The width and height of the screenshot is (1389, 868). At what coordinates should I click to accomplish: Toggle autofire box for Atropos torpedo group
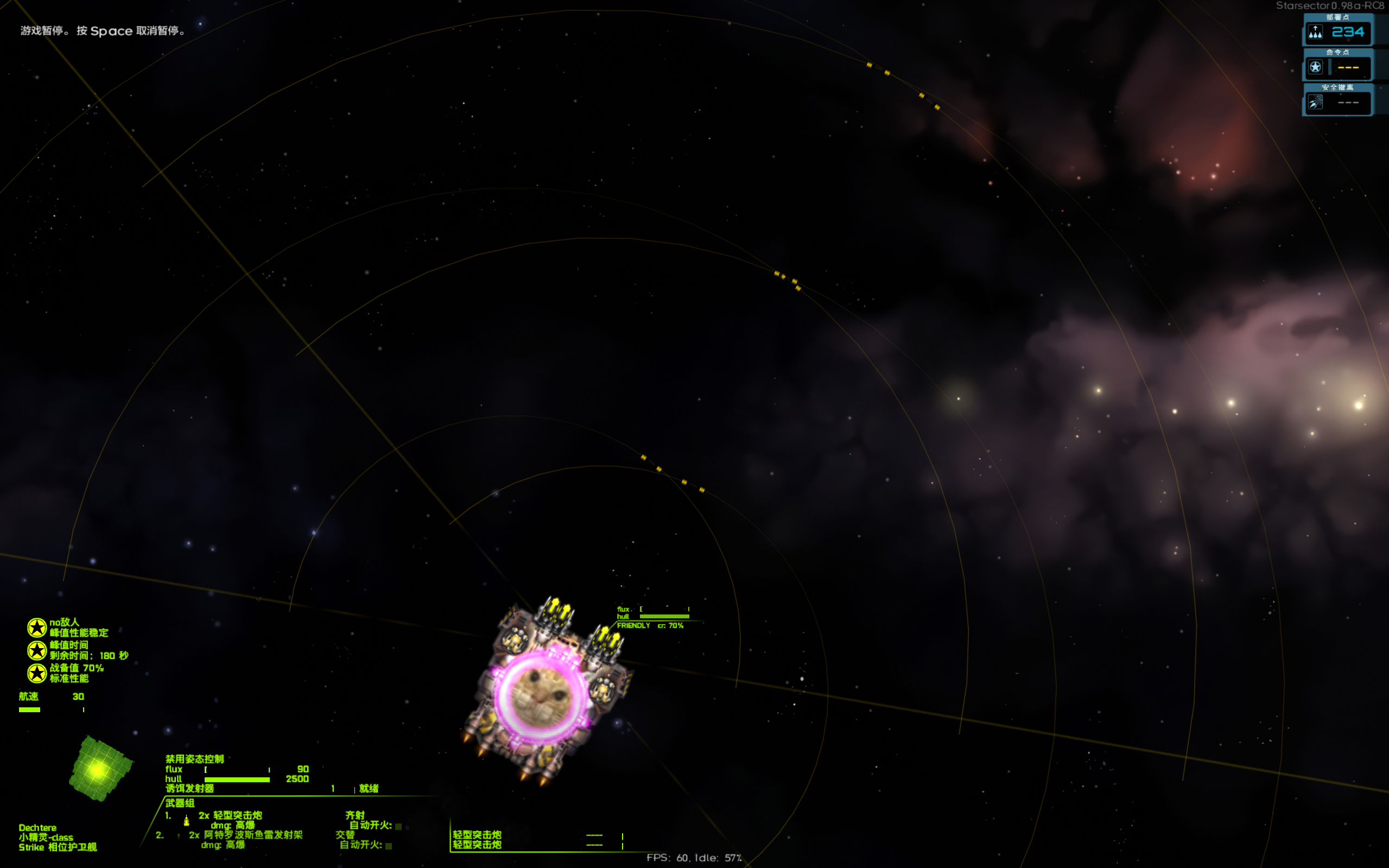pos(389,846)
